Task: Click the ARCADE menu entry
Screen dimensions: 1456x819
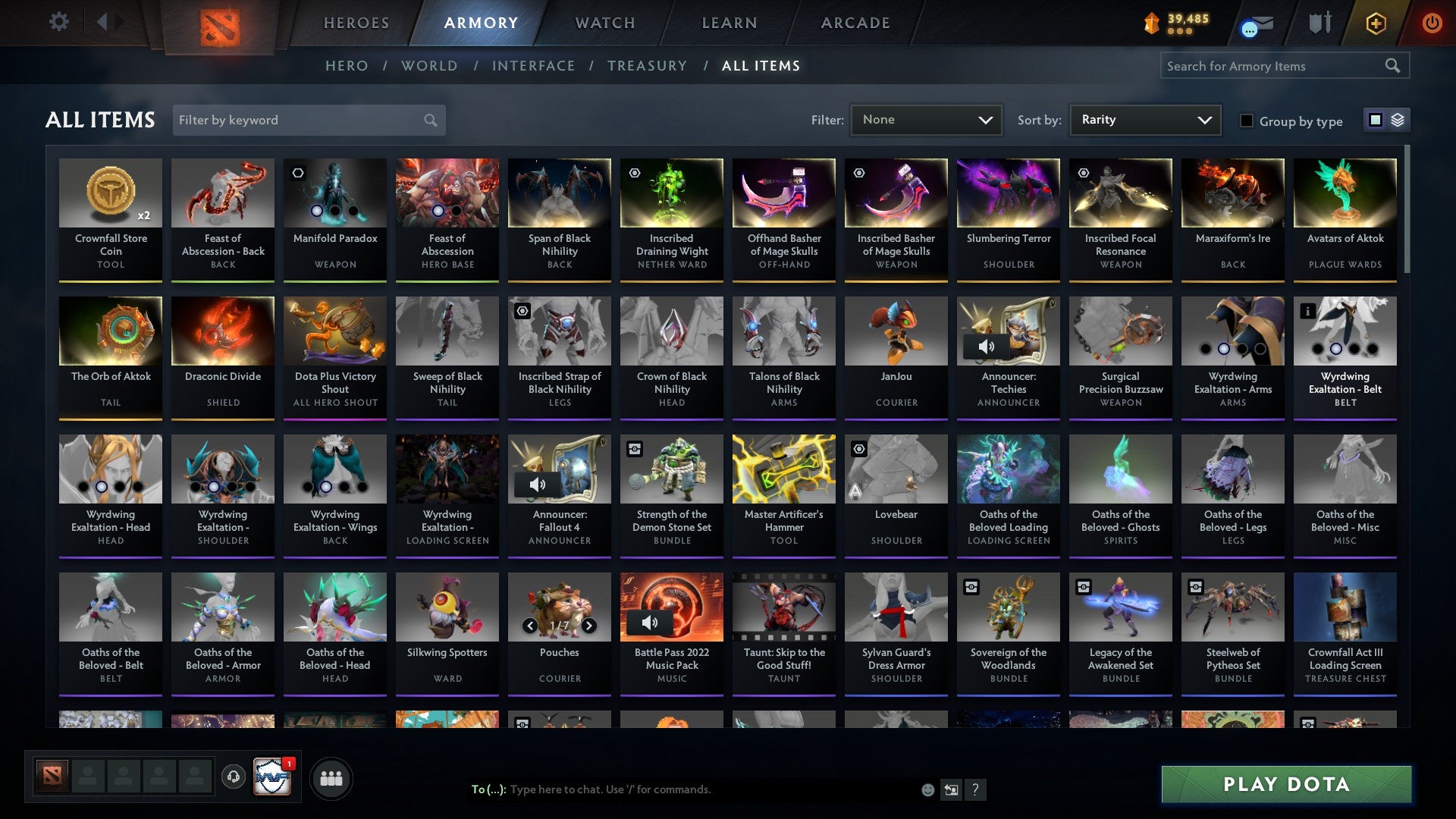Action: [855, 23]
